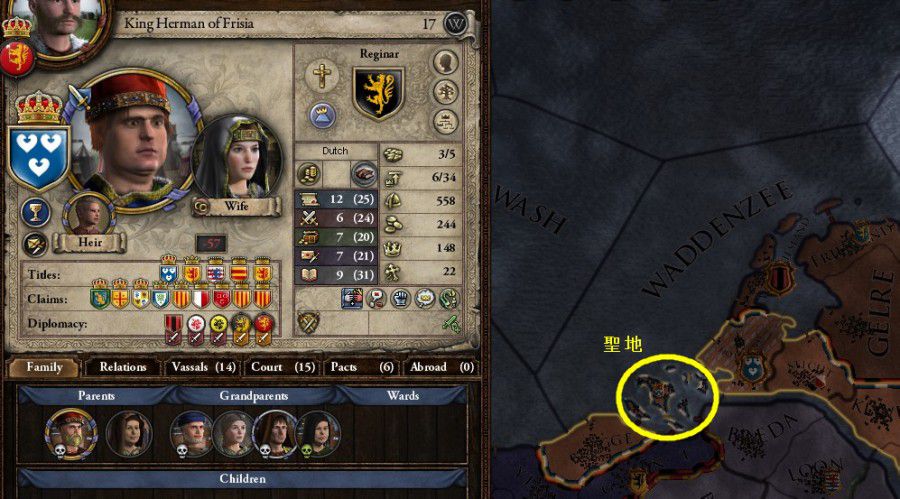Click the golden cross religion icon

[322, 75]
